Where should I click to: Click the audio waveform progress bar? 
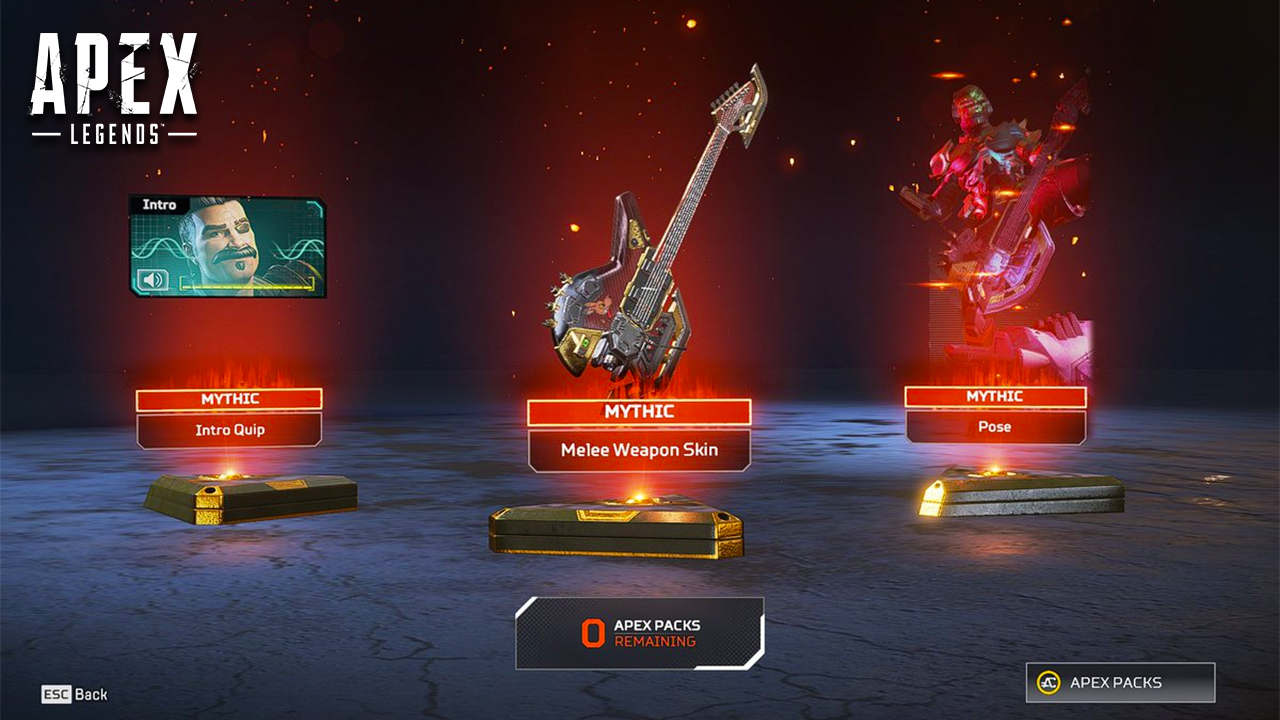click(x=245, y=285)
